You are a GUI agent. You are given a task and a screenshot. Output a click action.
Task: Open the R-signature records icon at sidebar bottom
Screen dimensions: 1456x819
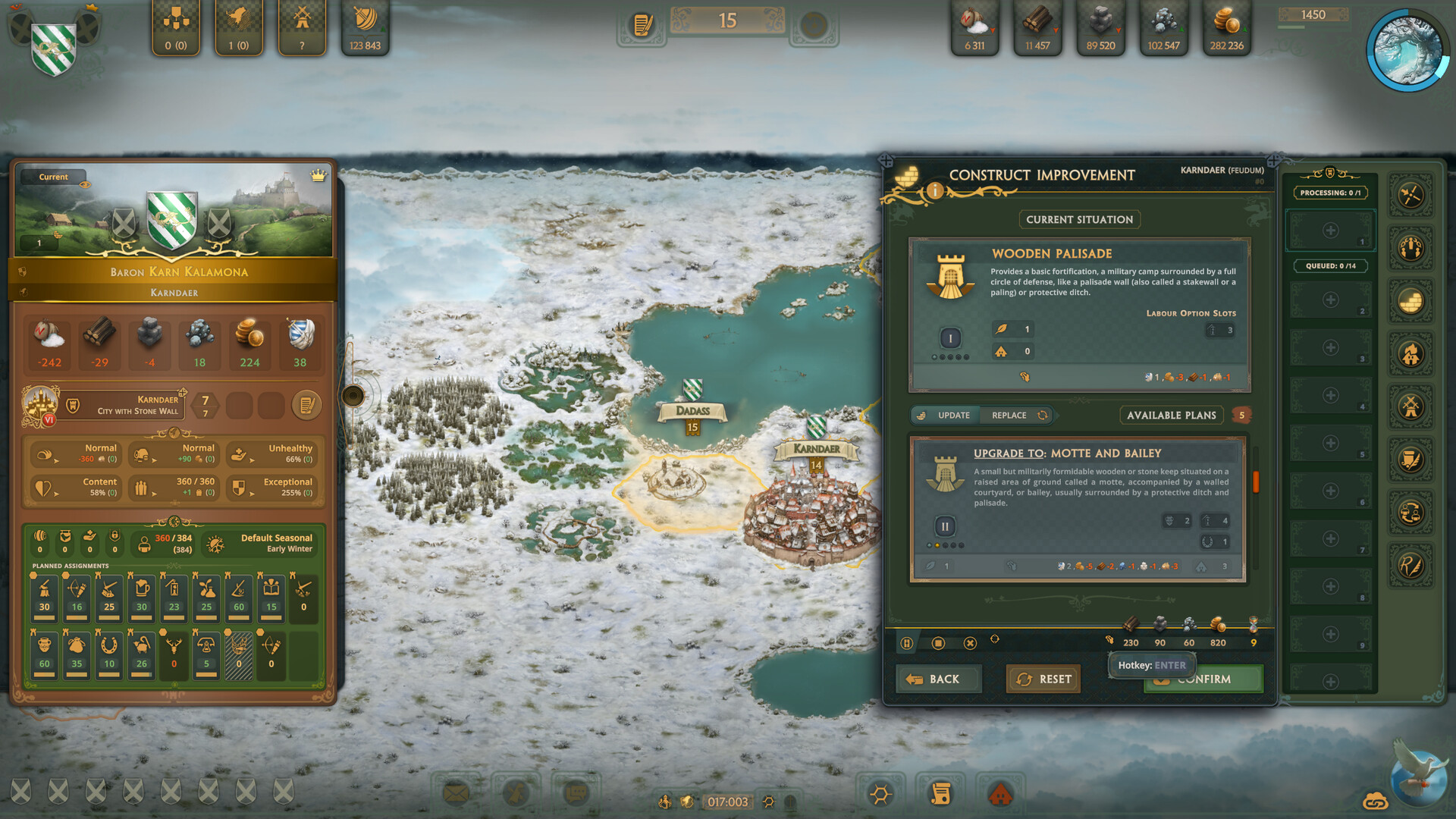click(x=1411, y=565)
